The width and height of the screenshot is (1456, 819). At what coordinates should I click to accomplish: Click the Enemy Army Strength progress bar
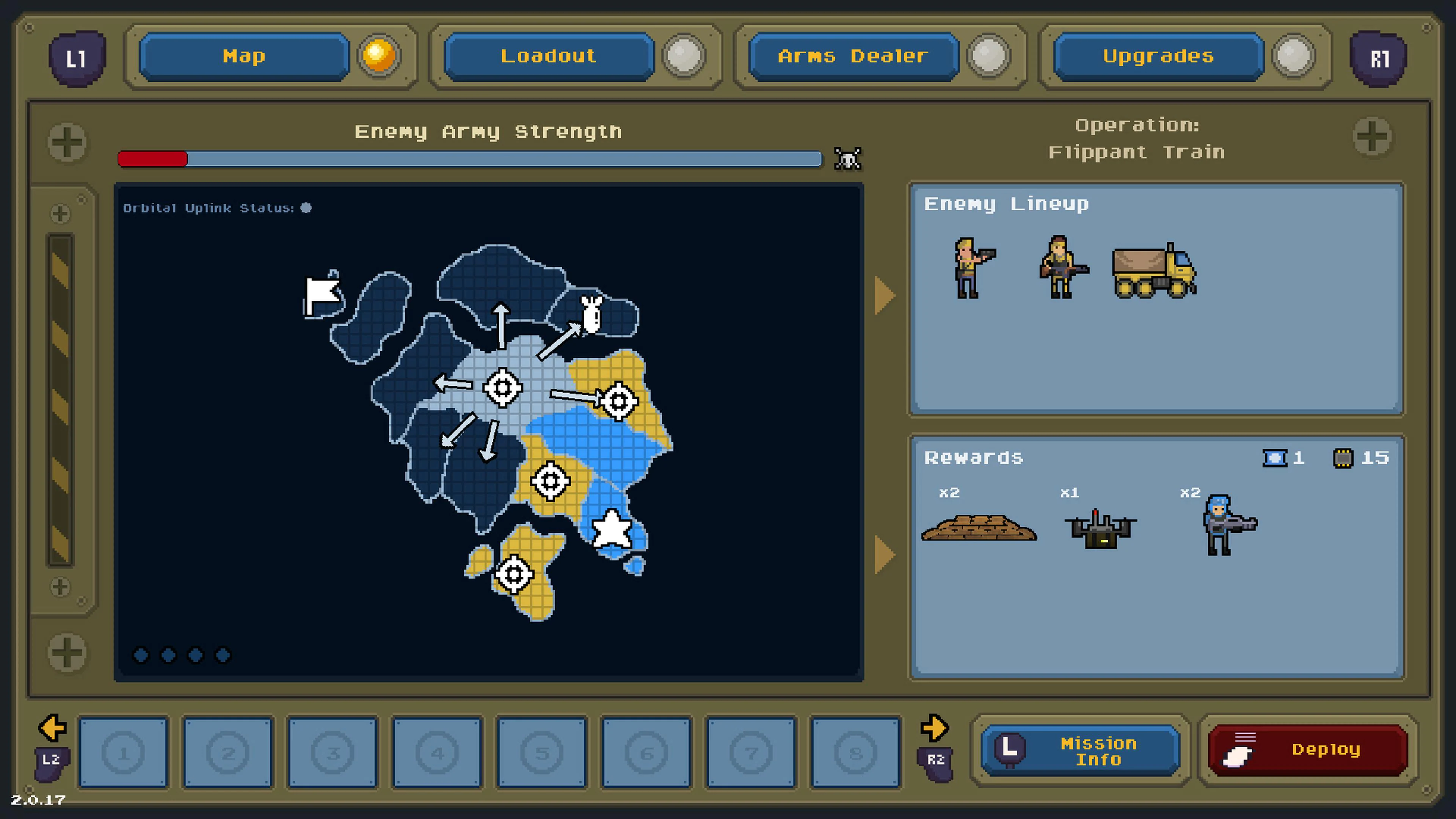pos(469,159)
